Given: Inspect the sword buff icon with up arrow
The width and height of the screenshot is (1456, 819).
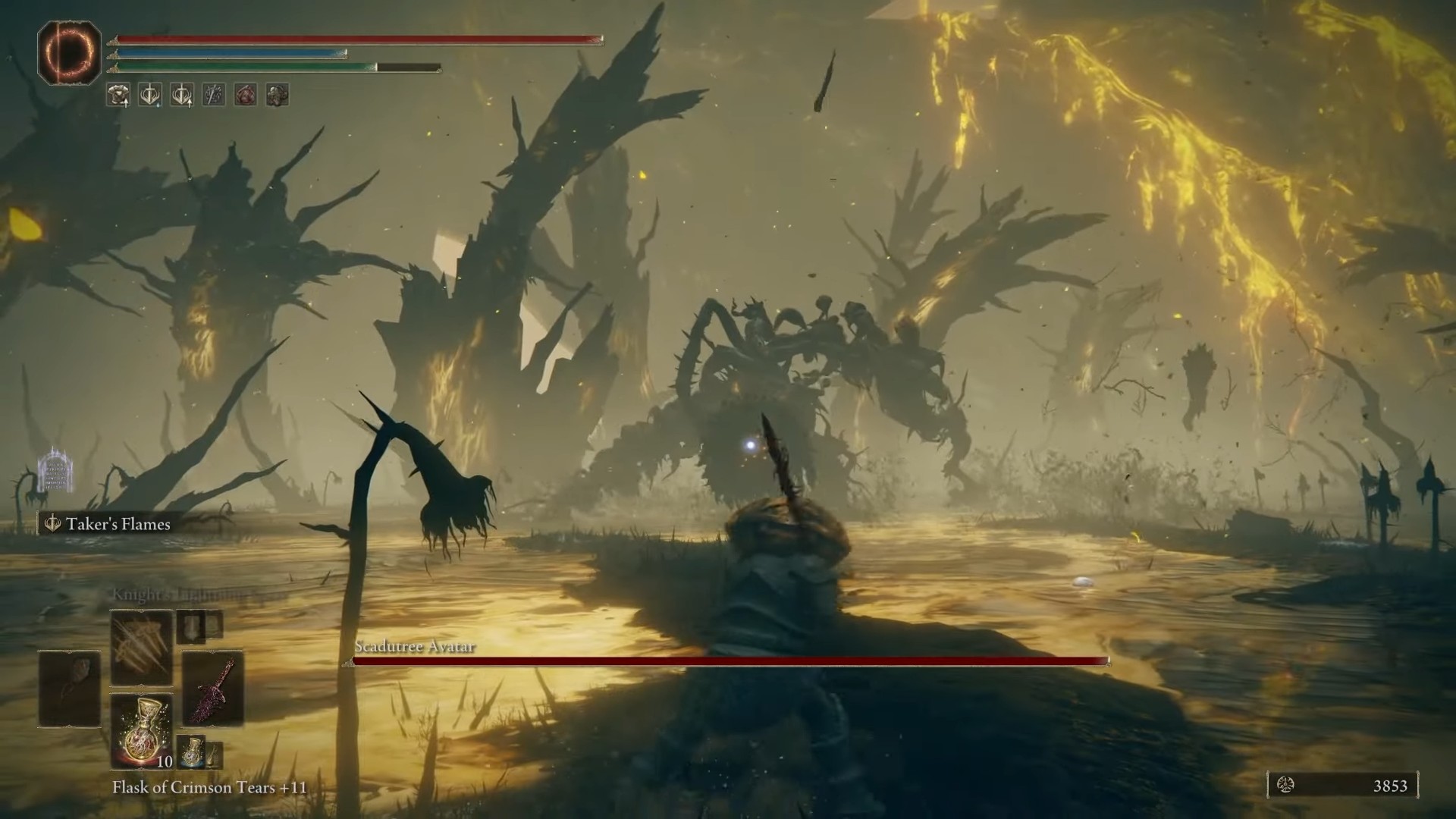Looking at the screenshot, I should click(182, 95).
